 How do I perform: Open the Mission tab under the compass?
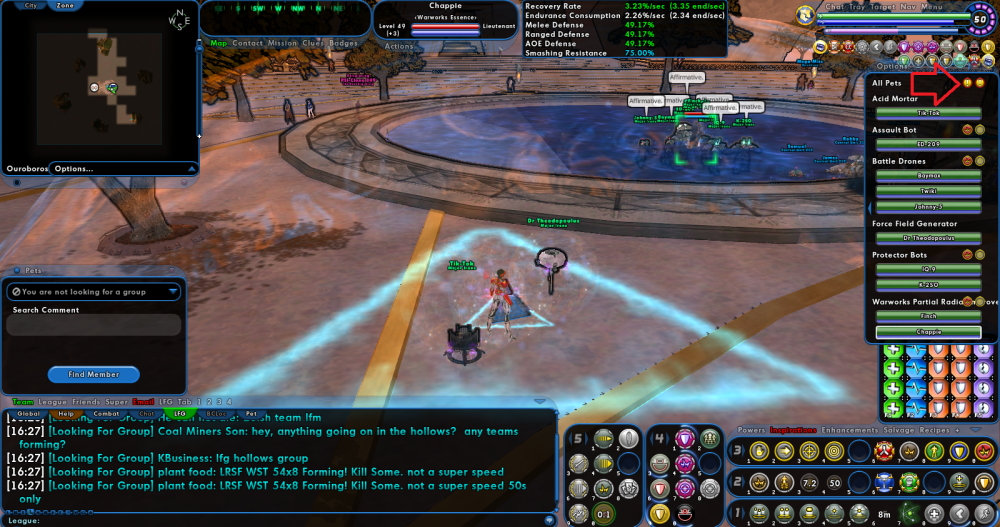click(x=283, y=43)
